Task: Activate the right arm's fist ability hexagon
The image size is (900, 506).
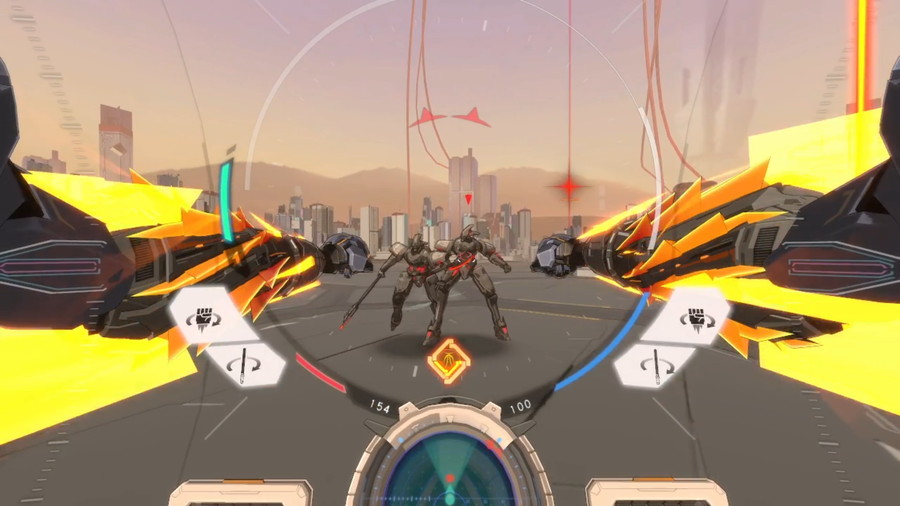Action: tap(690, 318)
